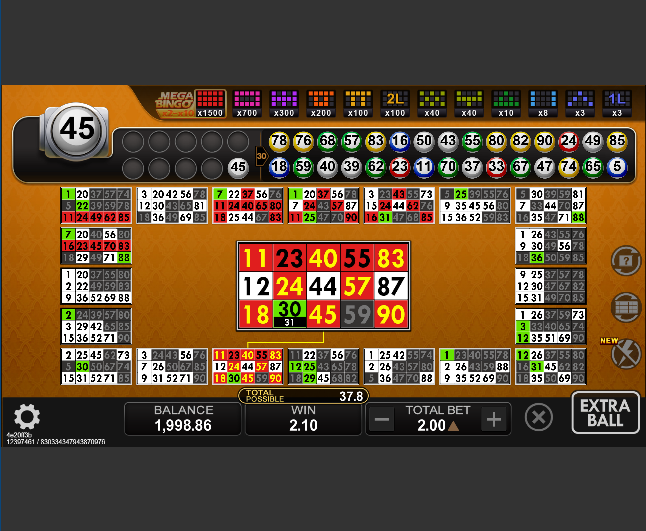The width and height of the screenshot is (646, 531).
Task: Select the x10 green pattern
Action: pos(506,102)
